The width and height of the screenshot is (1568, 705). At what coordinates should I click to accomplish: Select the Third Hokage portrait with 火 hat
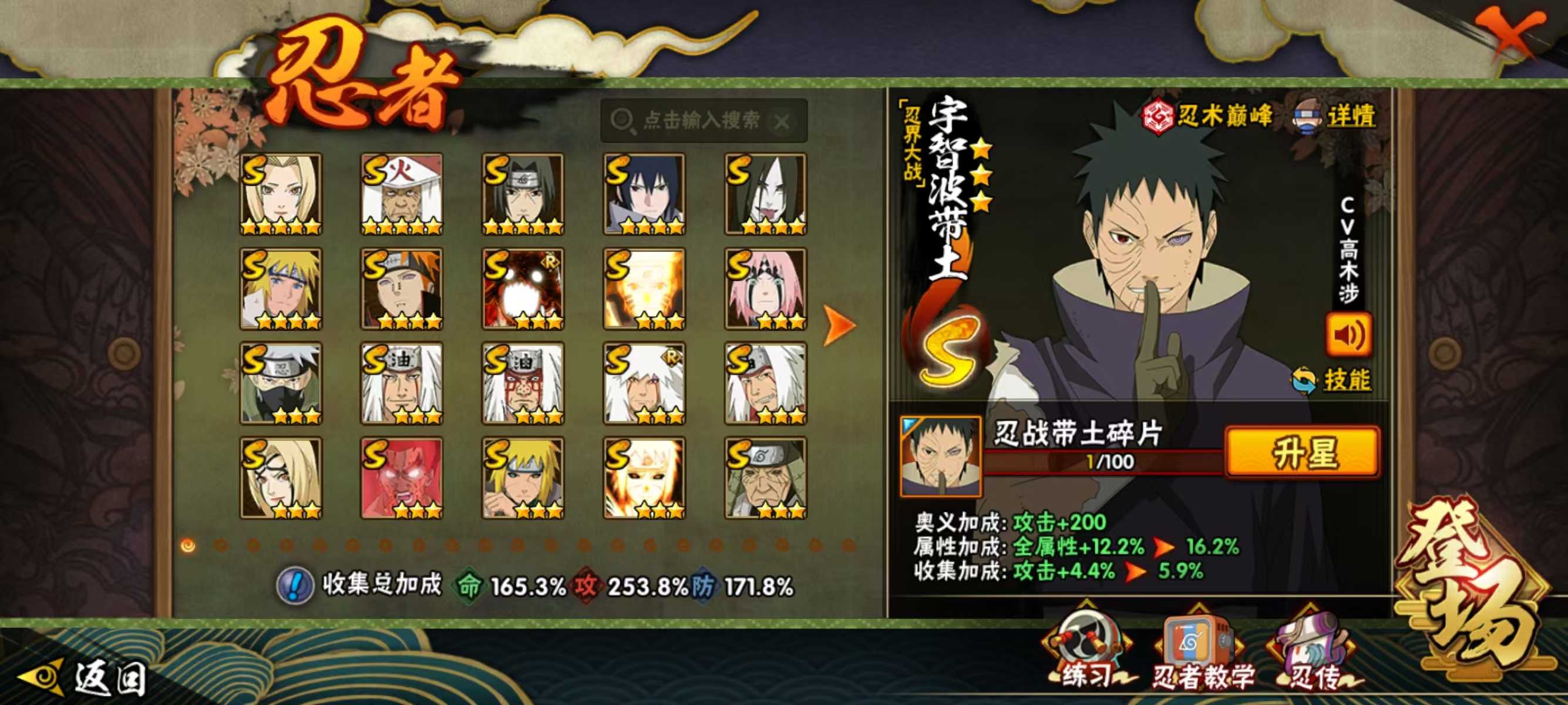(402, 194)
